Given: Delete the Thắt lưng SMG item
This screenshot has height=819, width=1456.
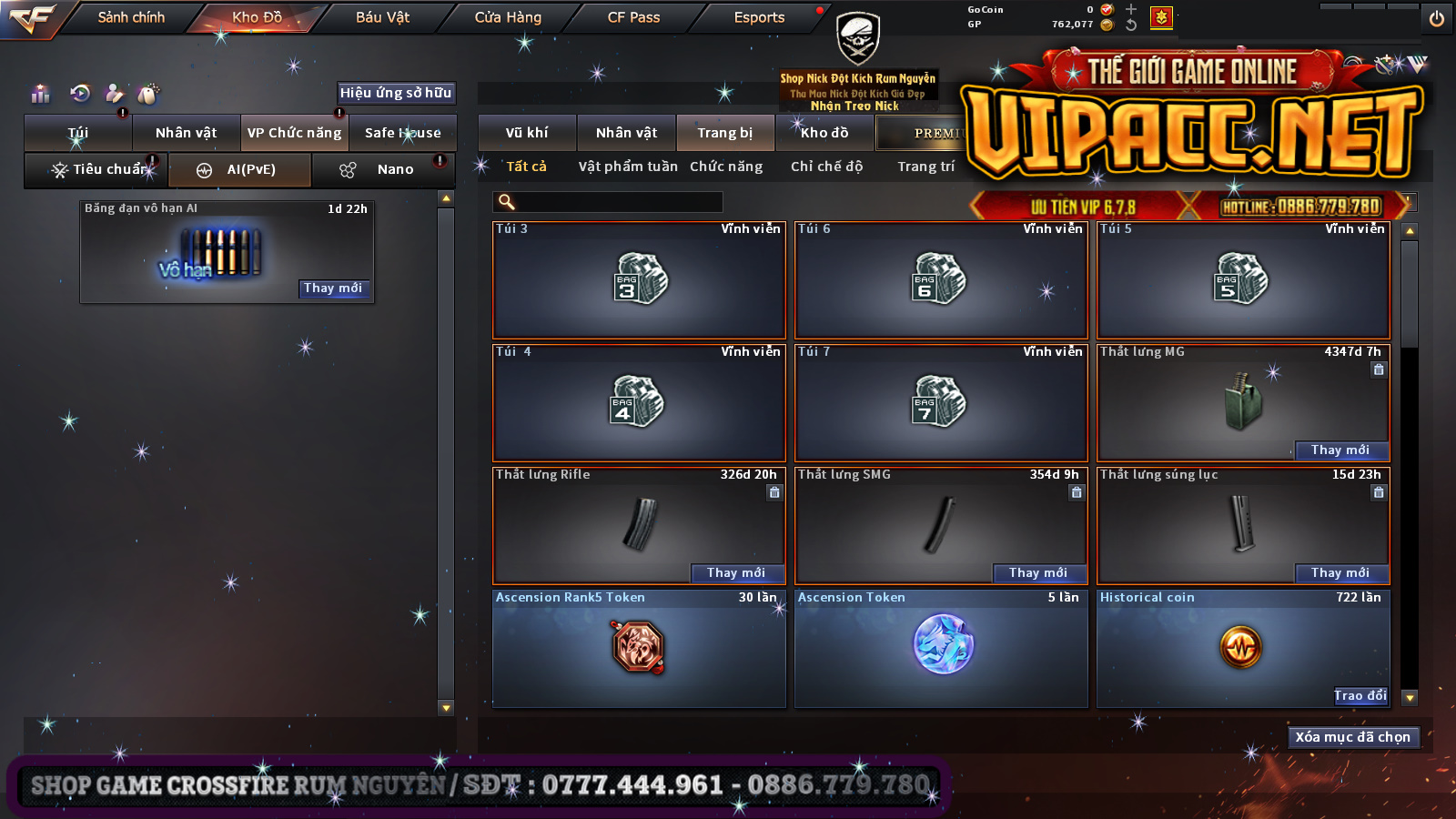Looking at the screenshot, I should click(1077, 492).
